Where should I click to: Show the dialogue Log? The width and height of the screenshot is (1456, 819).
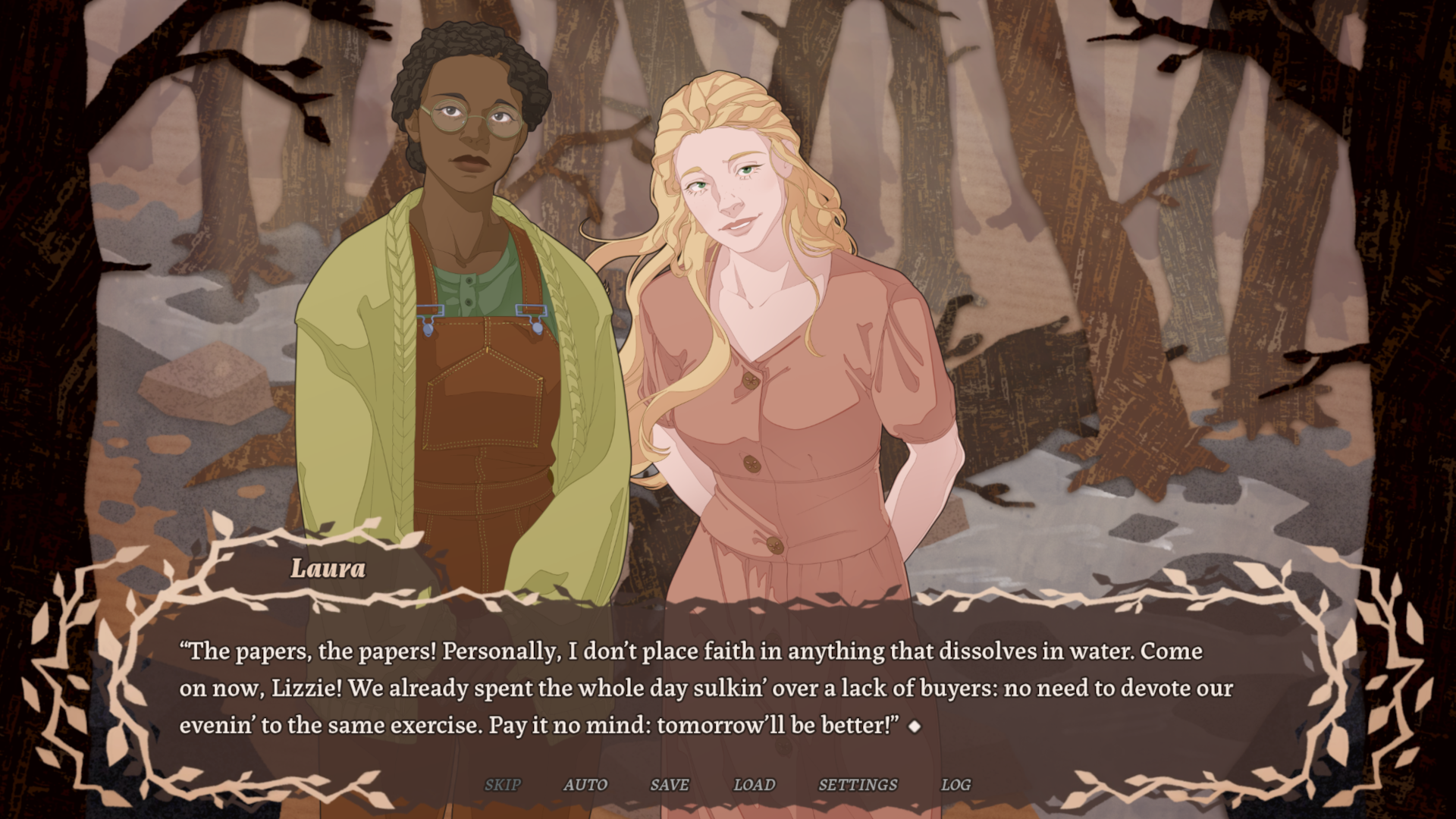pyautogui.click(x=955, y=785)
